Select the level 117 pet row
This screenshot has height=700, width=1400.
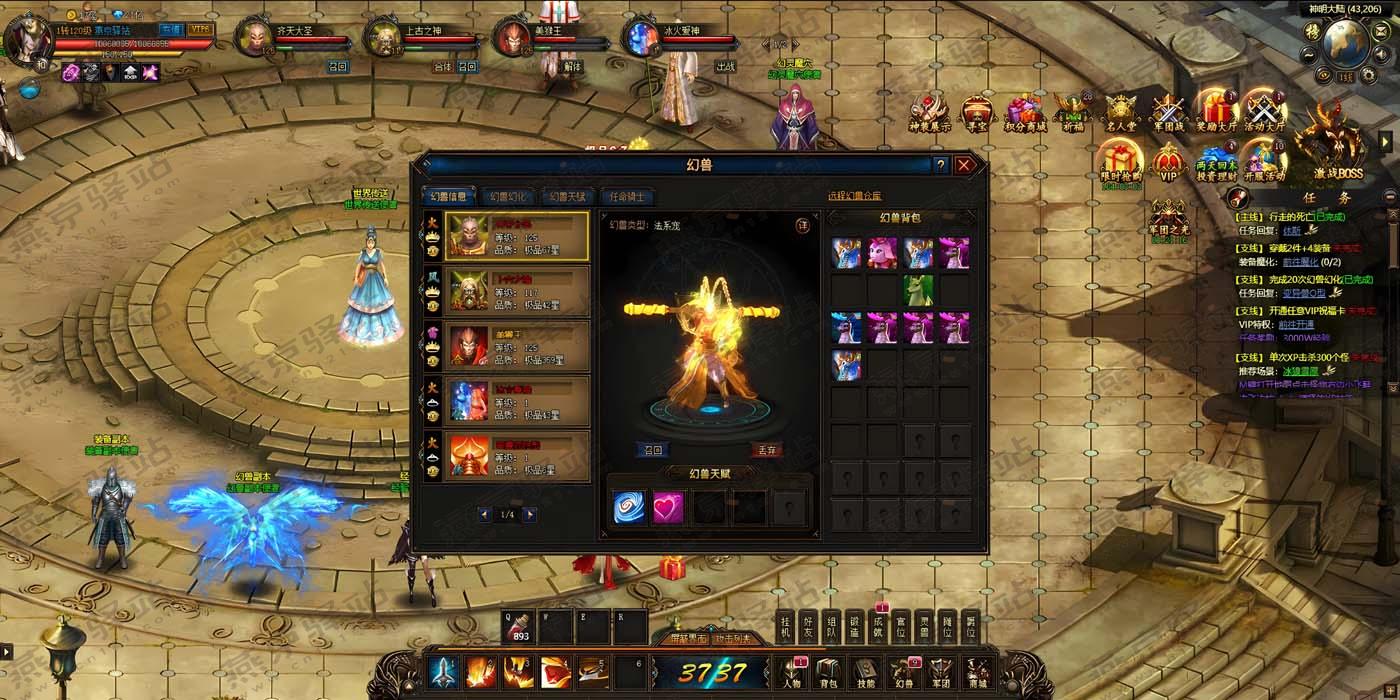[507, 291]
